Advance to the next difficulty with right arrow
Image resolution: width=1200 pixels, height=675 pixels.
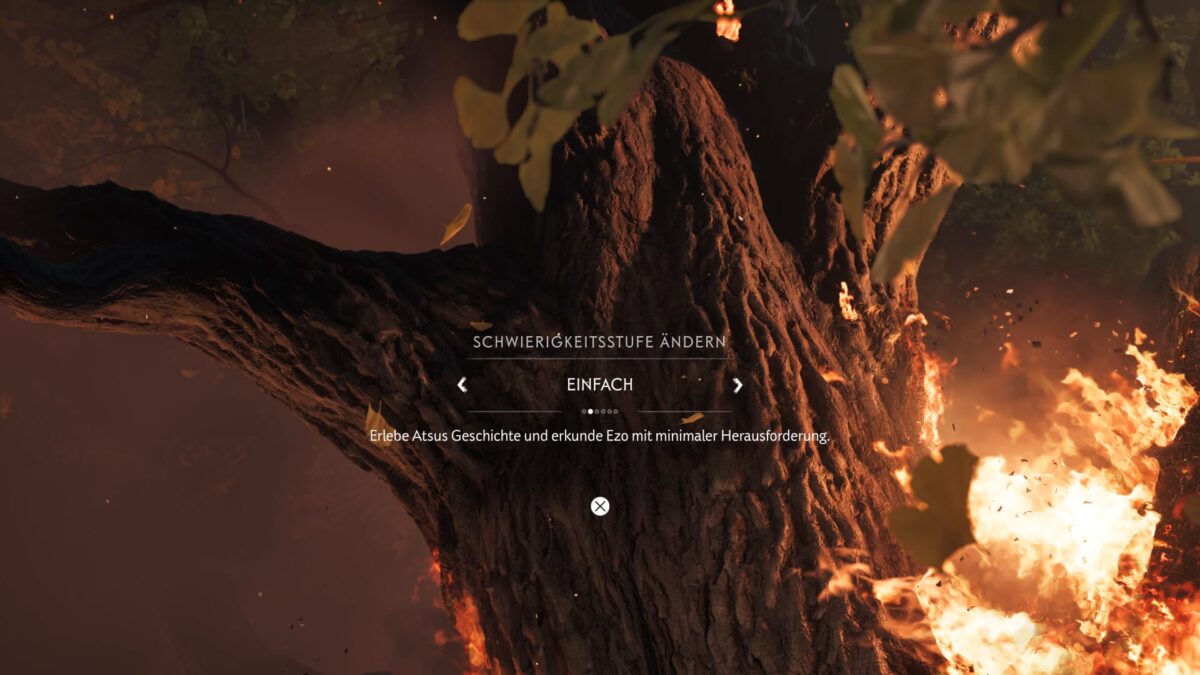point(738,385)
